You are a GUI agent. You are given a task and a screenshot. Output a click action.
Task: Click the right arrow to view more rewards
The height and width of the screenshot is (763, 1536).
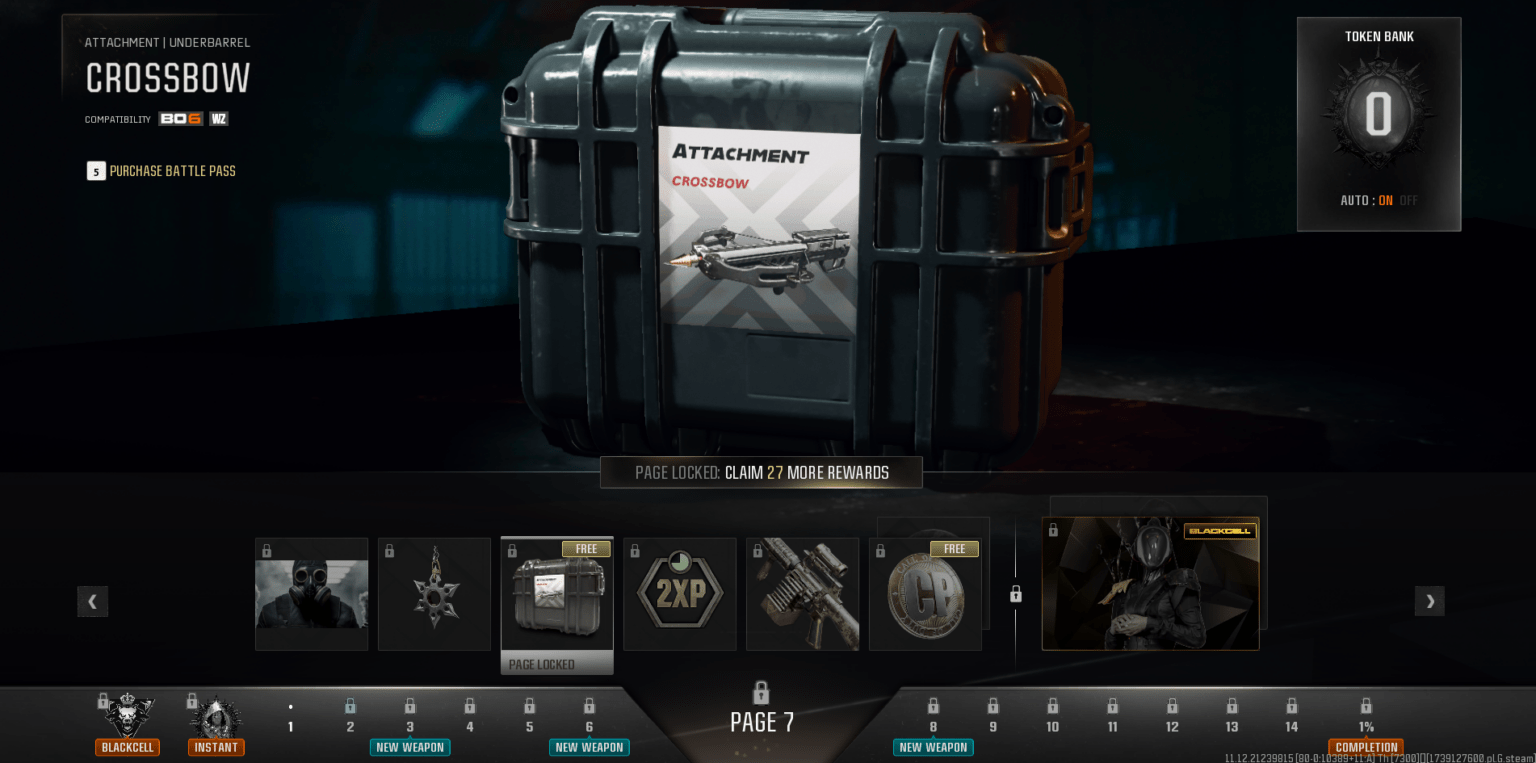1429,601
